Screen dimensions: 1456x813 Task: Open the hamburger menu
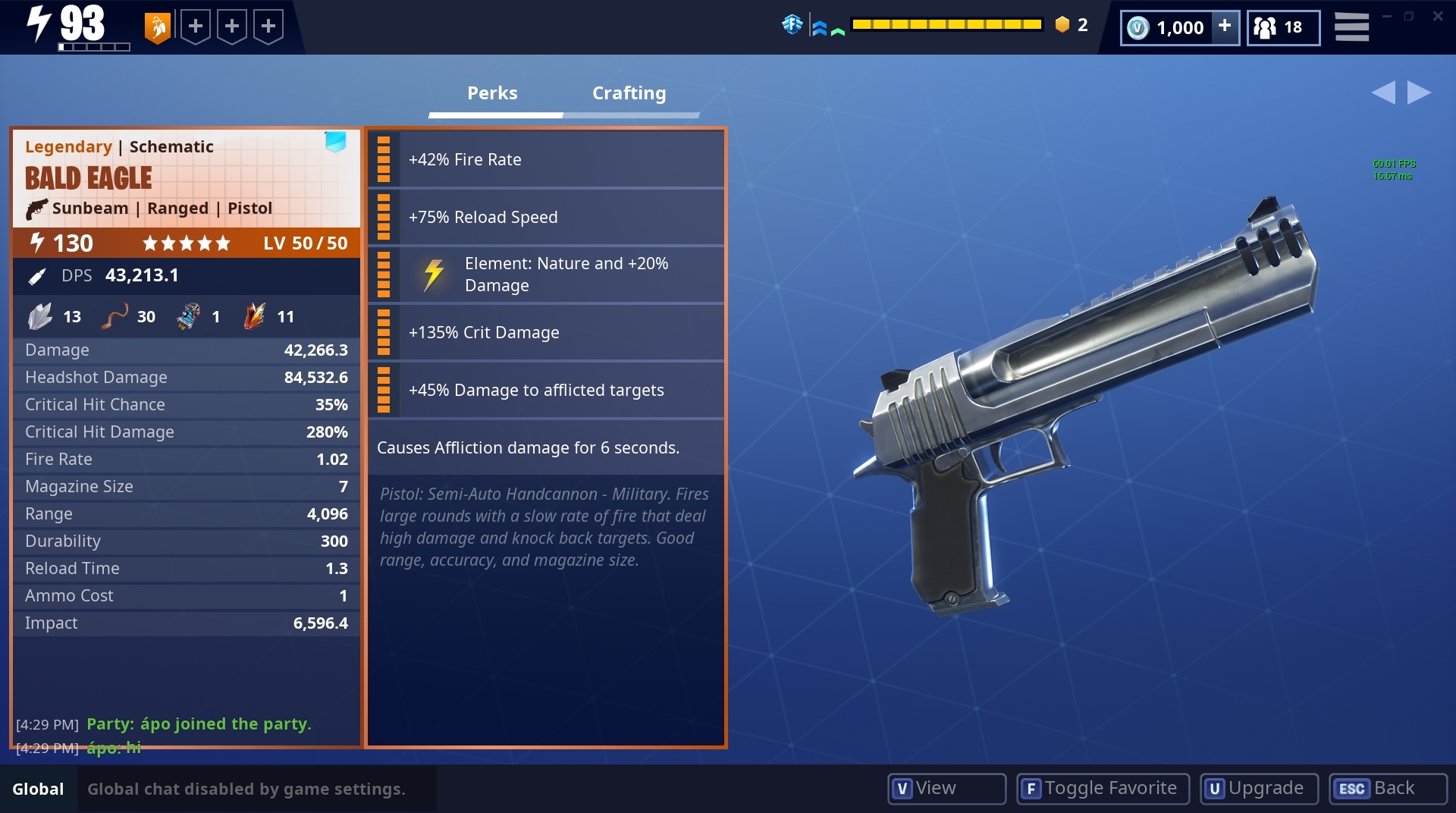(1351, 26)
